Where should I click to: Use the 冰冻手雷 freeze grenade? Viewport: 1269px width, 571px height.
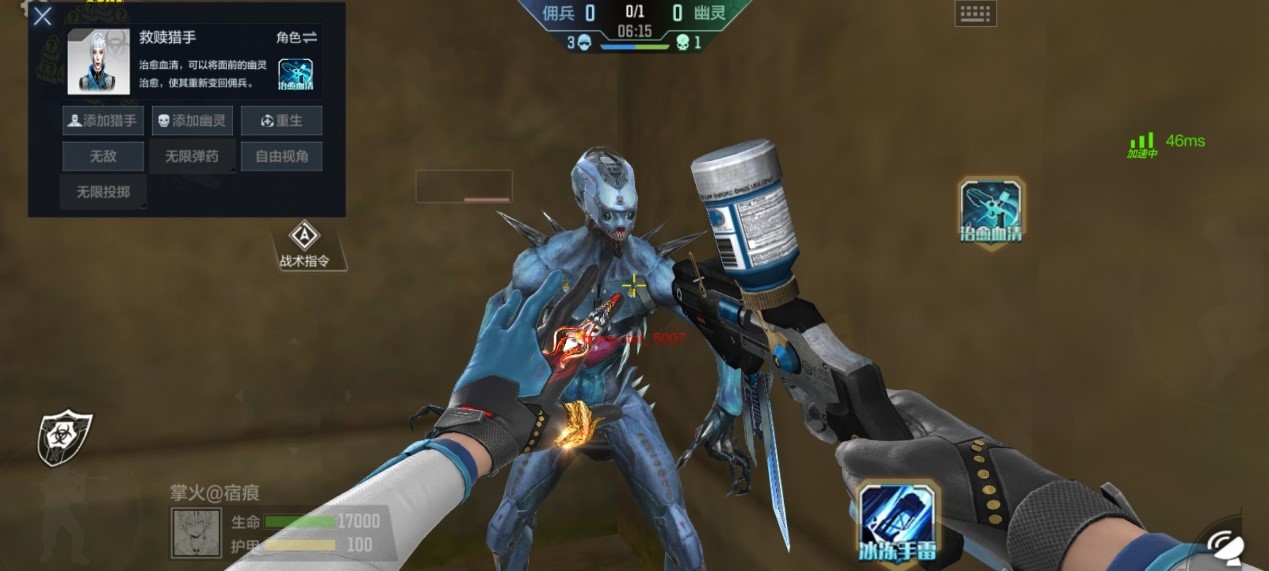897,520
